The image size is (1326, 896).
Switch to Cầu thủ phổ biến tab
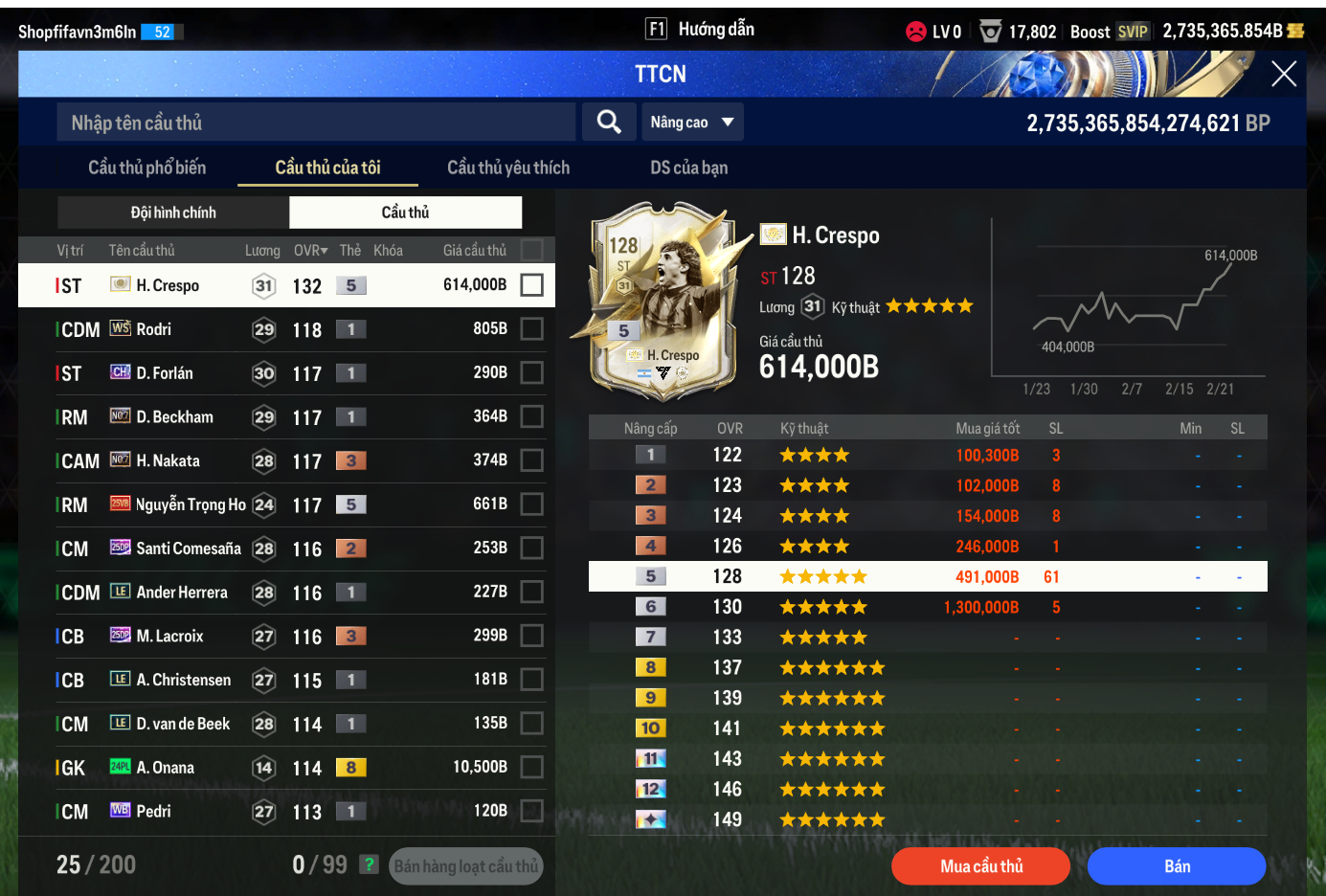(x=146, y=168)
